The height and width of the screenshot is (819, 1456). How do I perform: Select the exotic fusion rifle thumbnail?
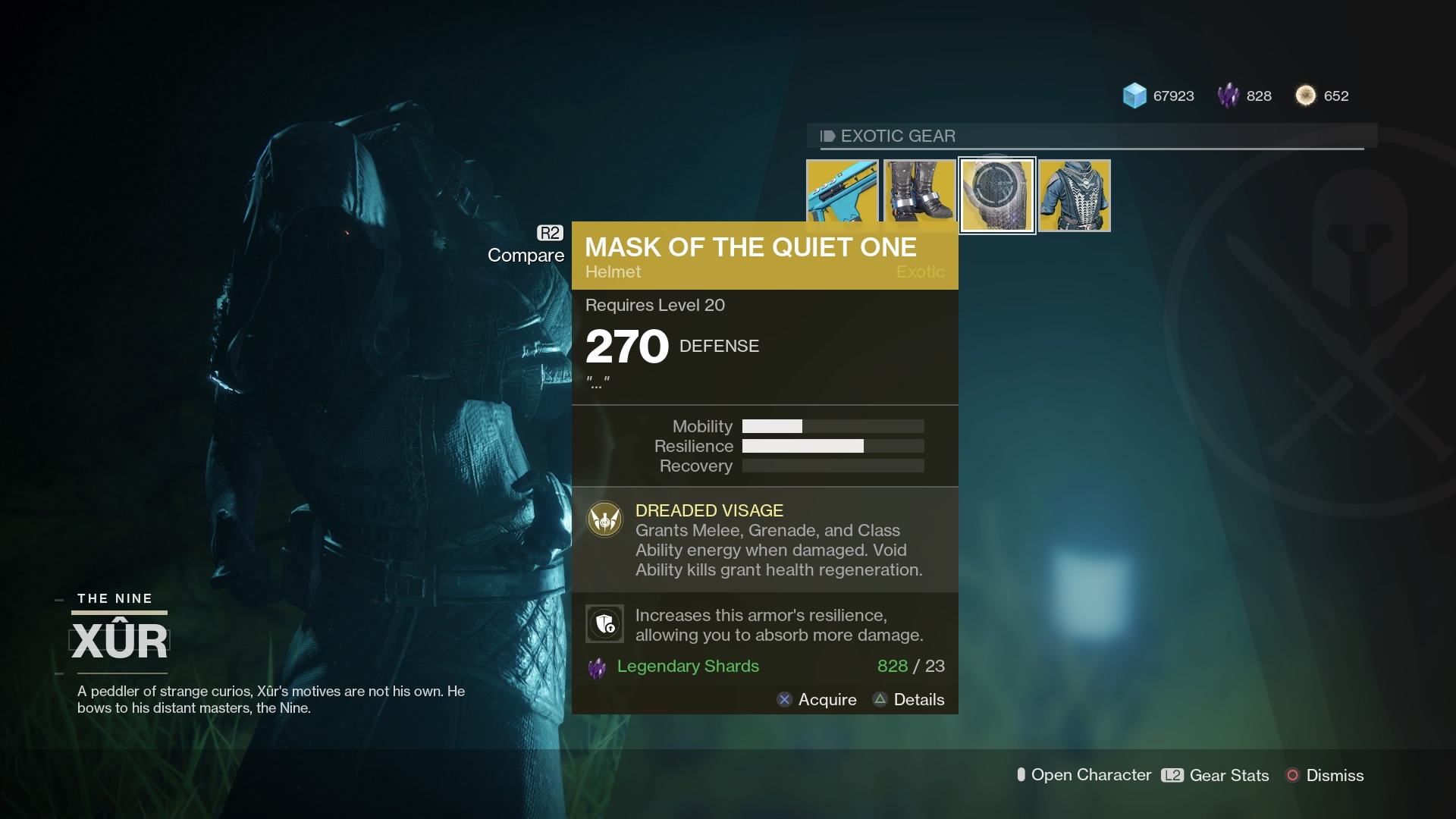point(843,195)
